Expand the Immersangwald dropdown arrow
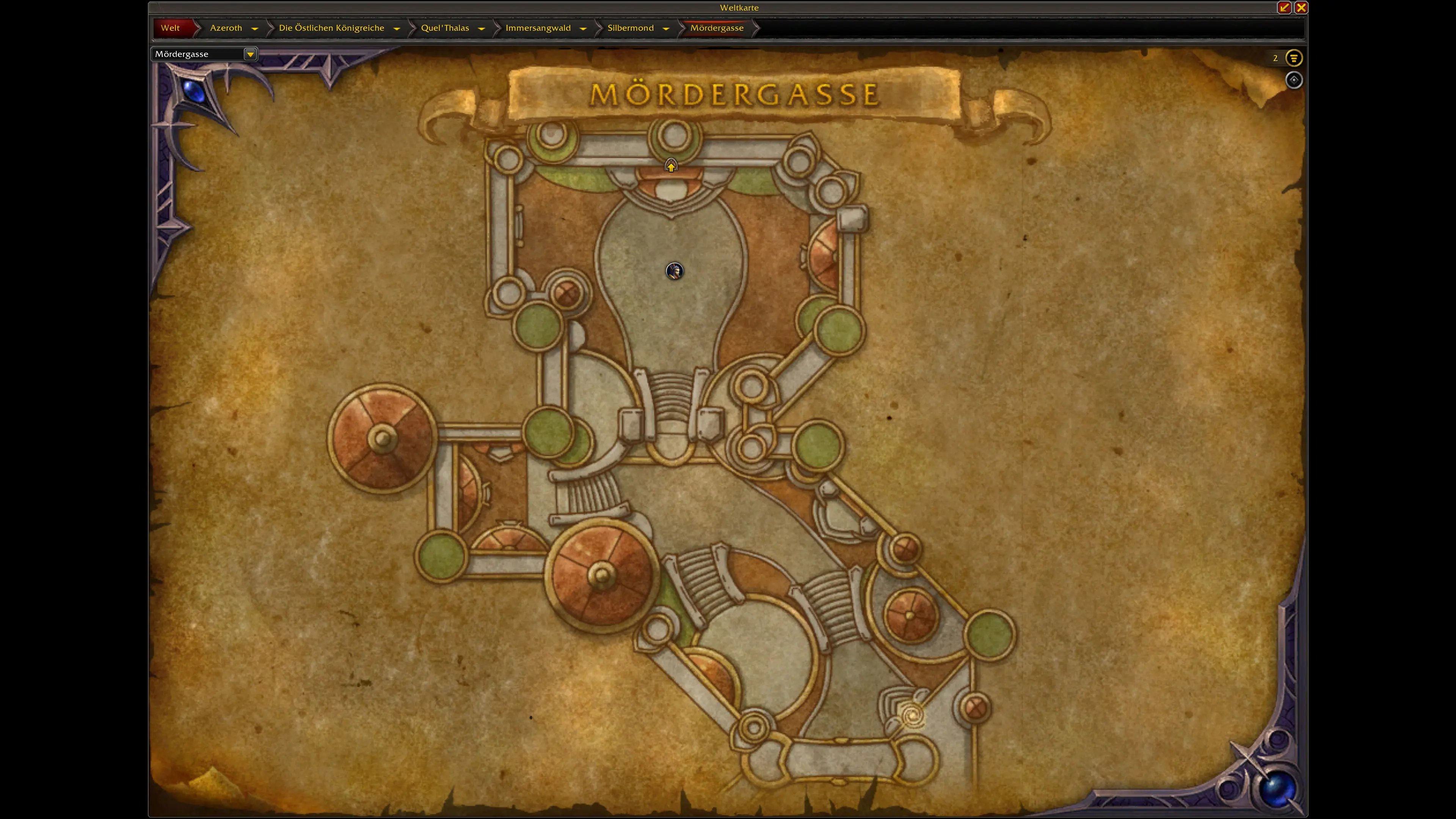The image size is (1456, 819). click(x=583, y=28)
